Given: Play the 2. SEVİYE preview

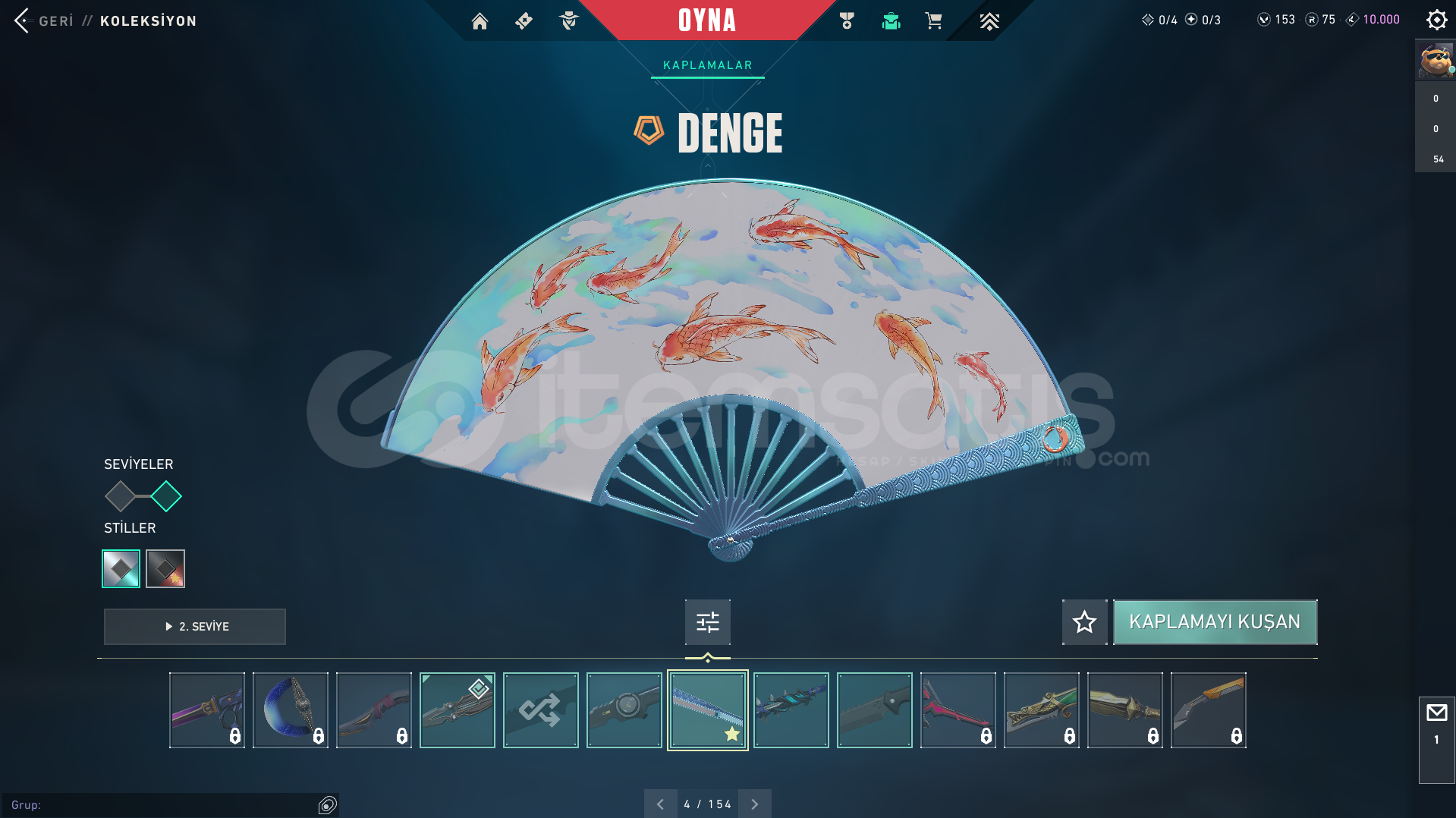Looking at the screenshot, I should coord(195,627).
